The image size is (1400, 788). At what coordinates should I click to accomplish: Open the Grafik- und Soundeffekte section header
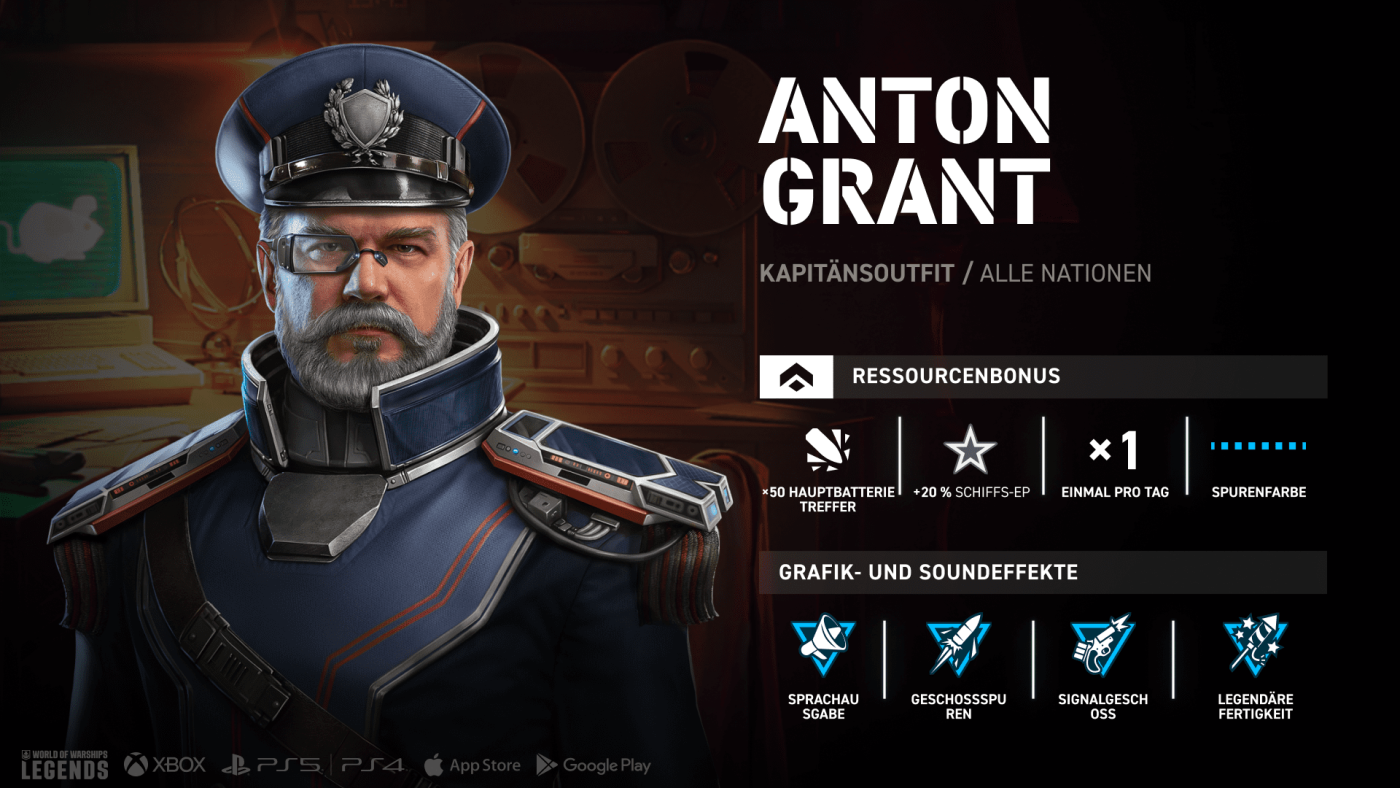point(1042,573)
